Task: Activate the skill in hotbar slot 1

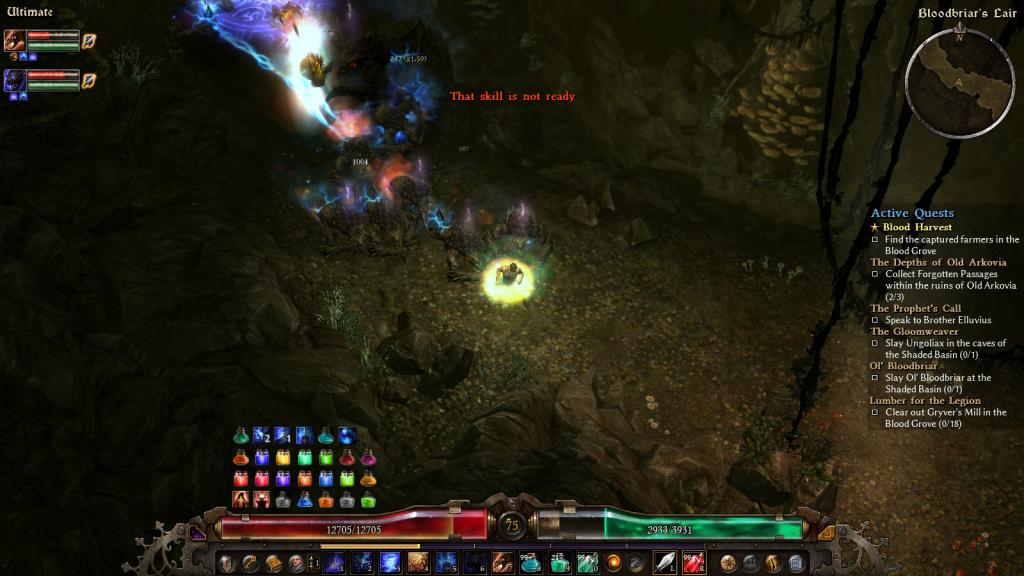Action: coord(334,562)
